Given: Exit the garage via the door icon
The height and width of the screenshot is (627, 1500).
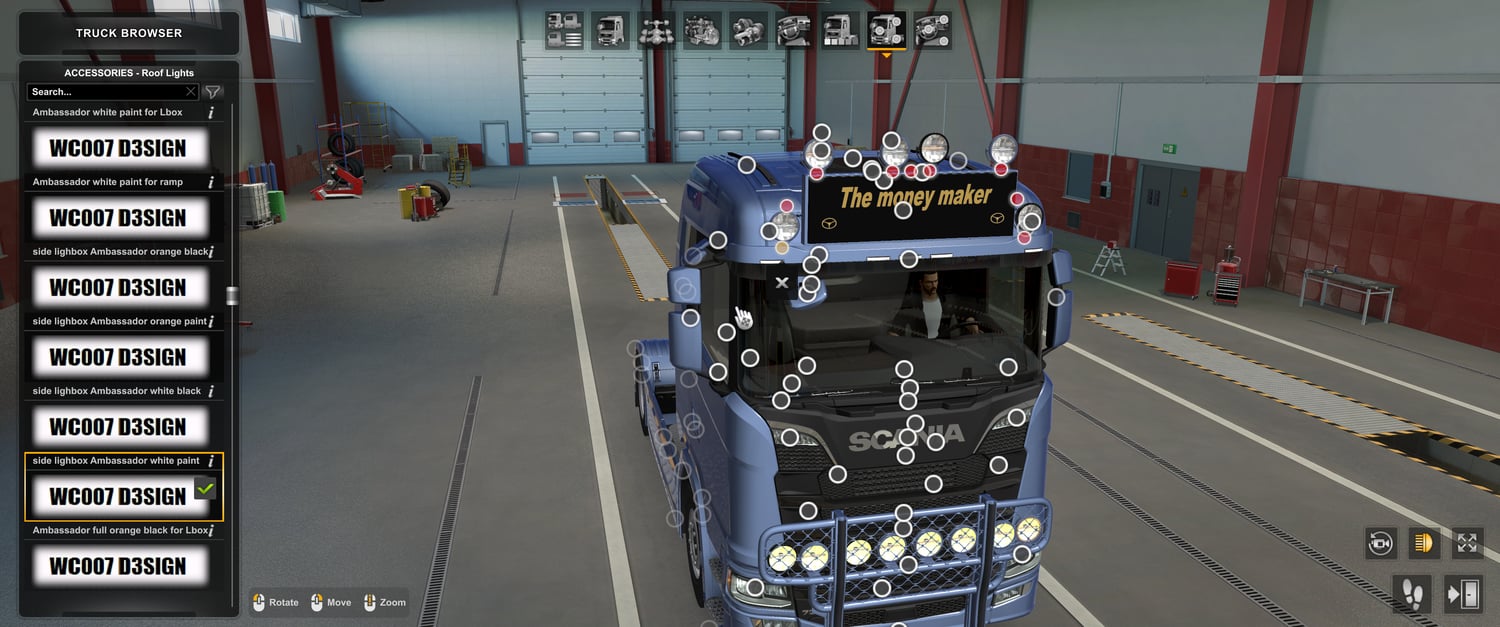Looking at the screenshot, I should pyautogui.click(x=1463, y=594).
